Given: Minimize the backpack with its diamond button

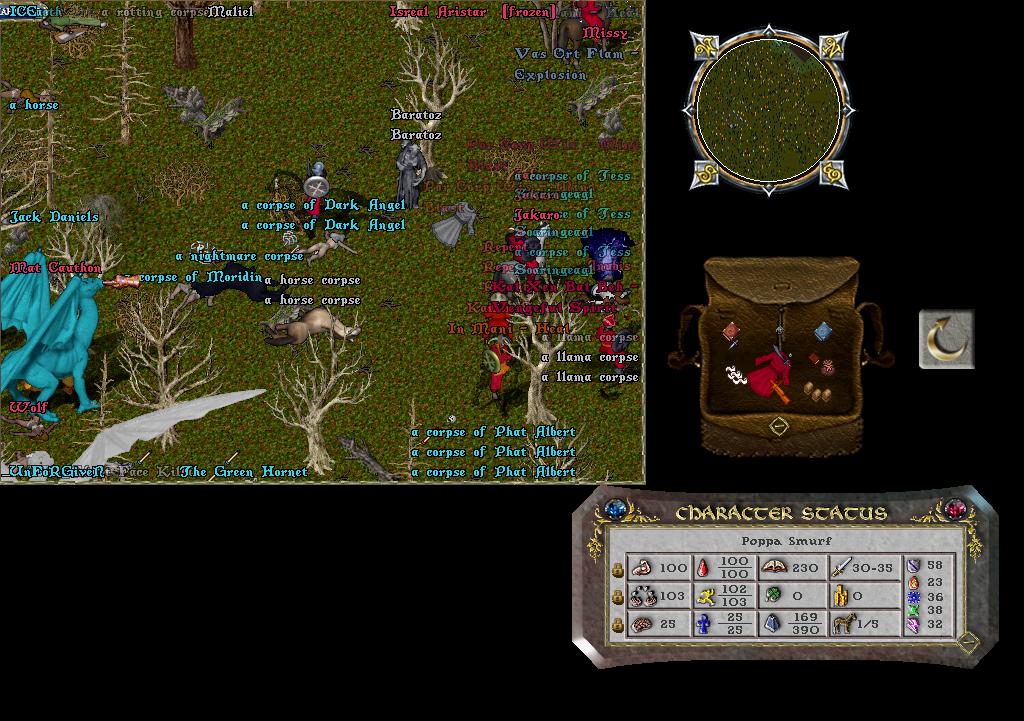Looking at the screenshot, I should [x=781, y=427].
